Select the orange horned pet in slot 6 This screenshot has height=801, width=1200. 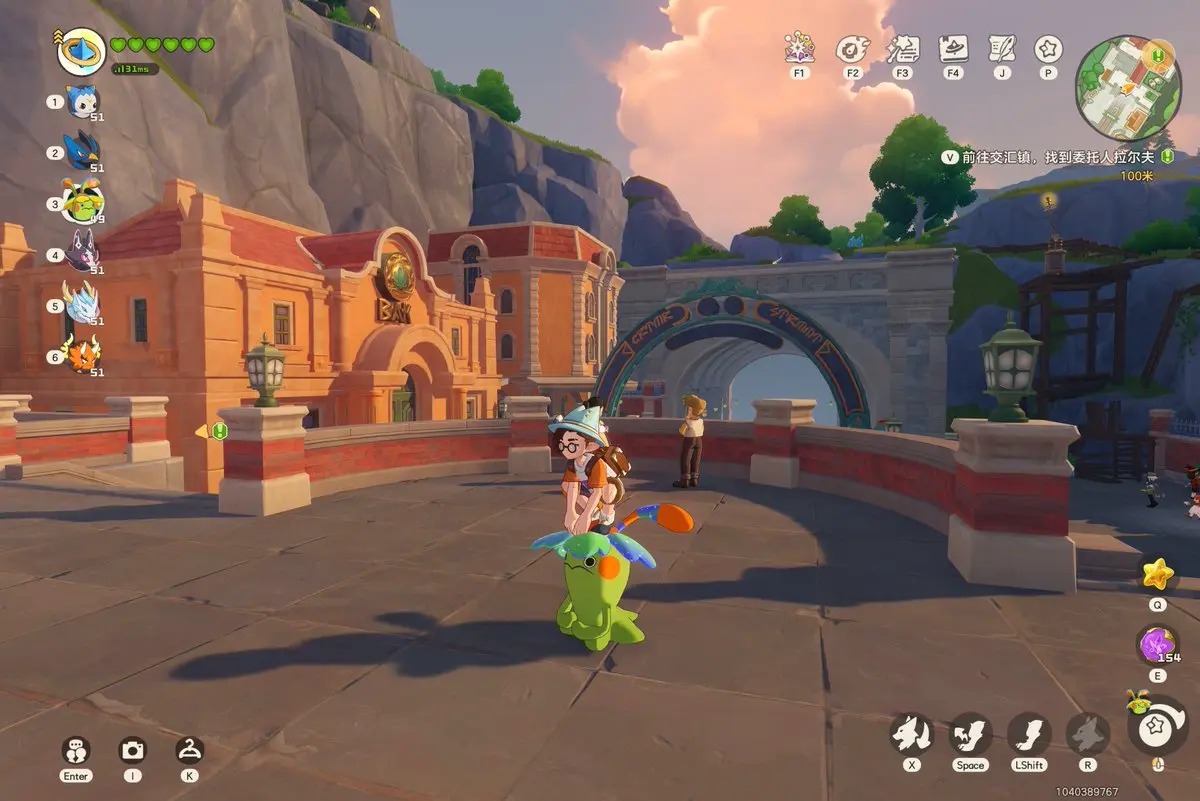[82, 355]
